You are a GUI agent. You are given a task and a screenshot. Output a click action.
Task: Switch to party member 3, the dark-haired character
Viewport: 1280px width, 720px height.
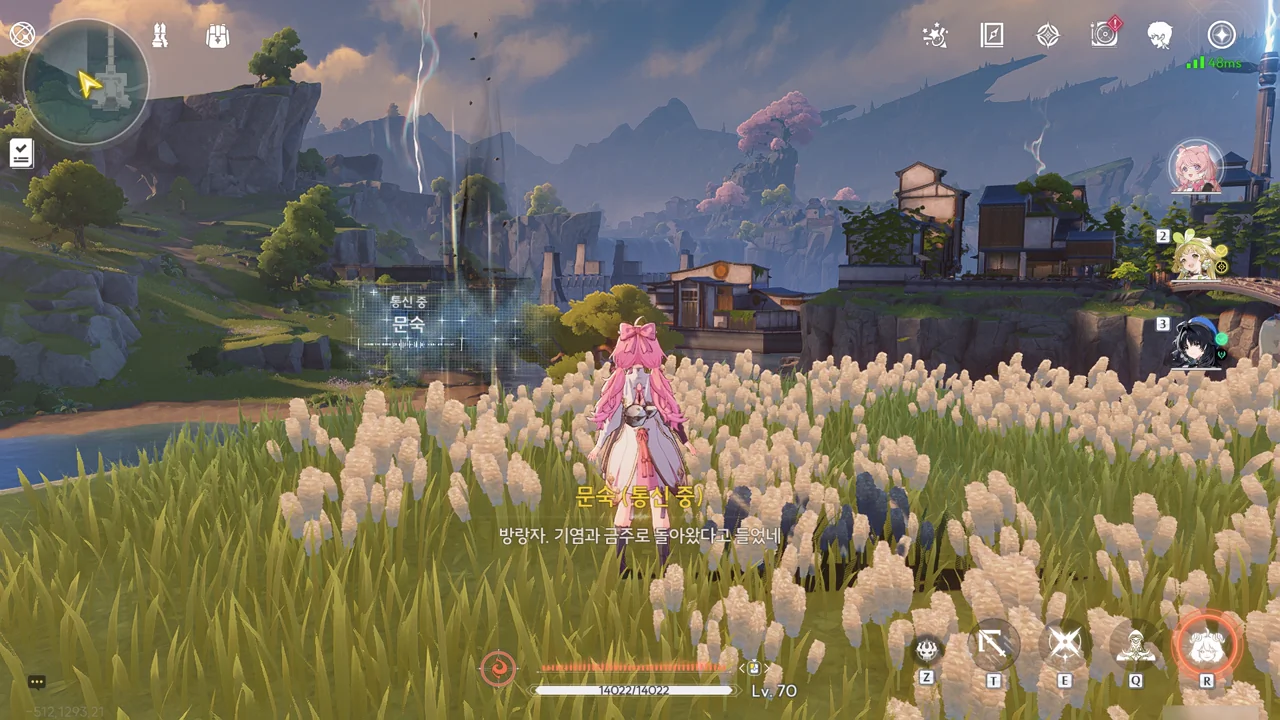click(x=1198, y=342)
